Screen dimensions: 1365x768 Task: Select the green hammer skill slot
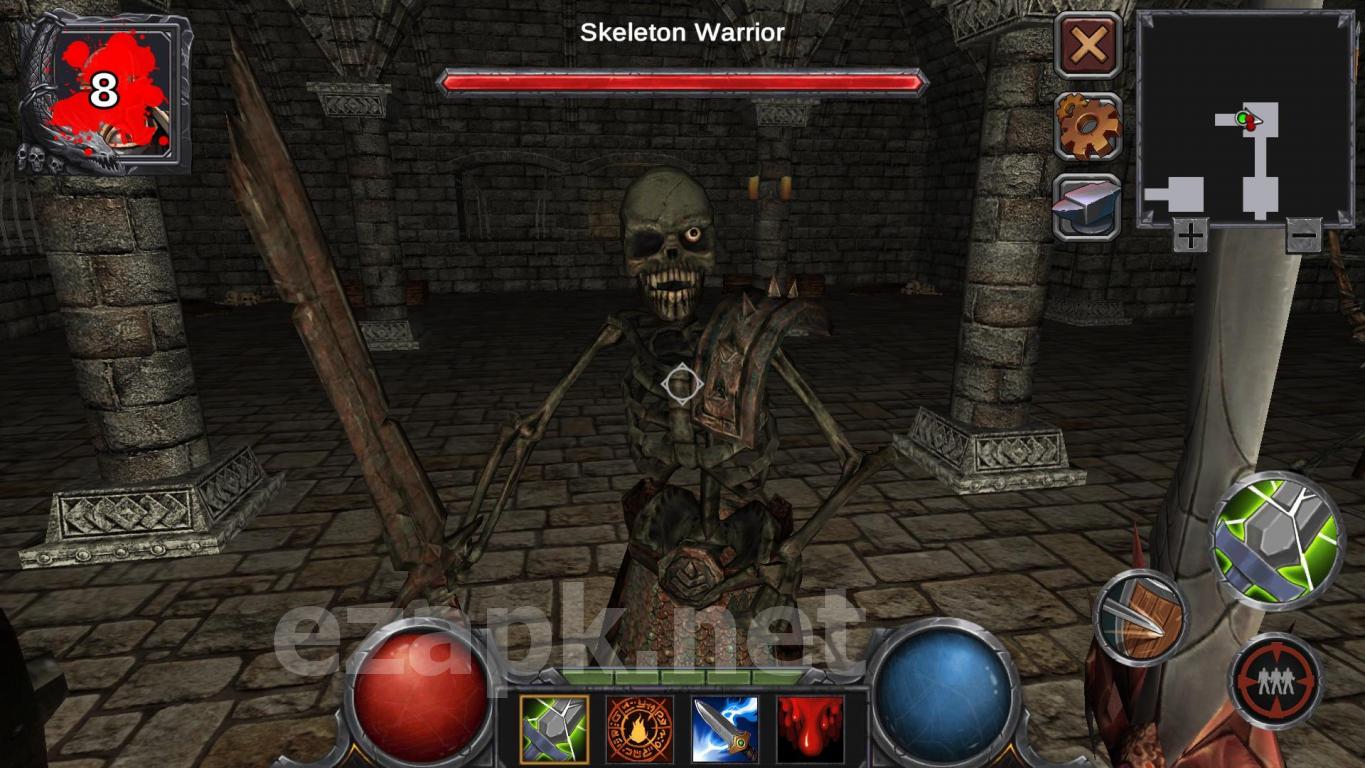click(x=554, y=729)
